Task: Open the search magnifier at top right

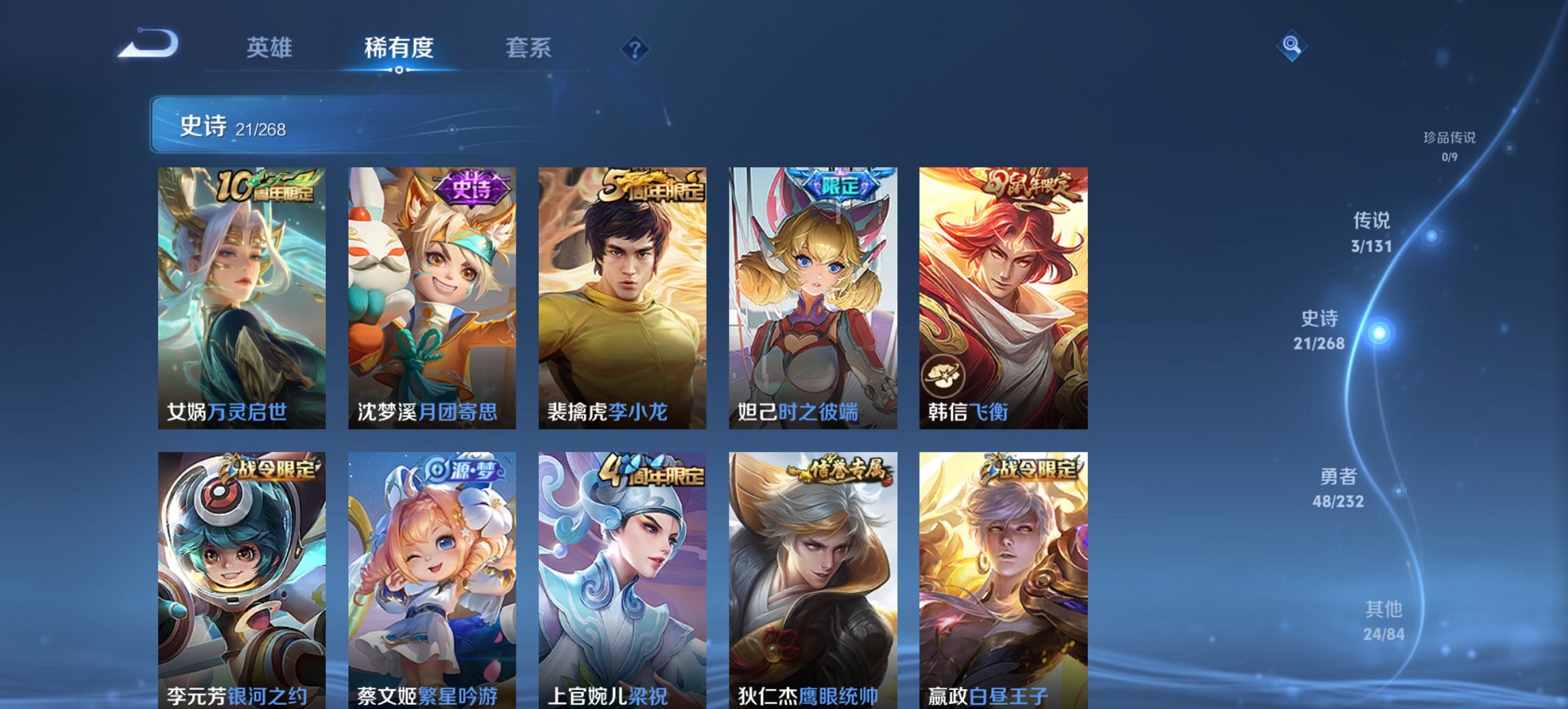Action: [x=1292, y=46]
